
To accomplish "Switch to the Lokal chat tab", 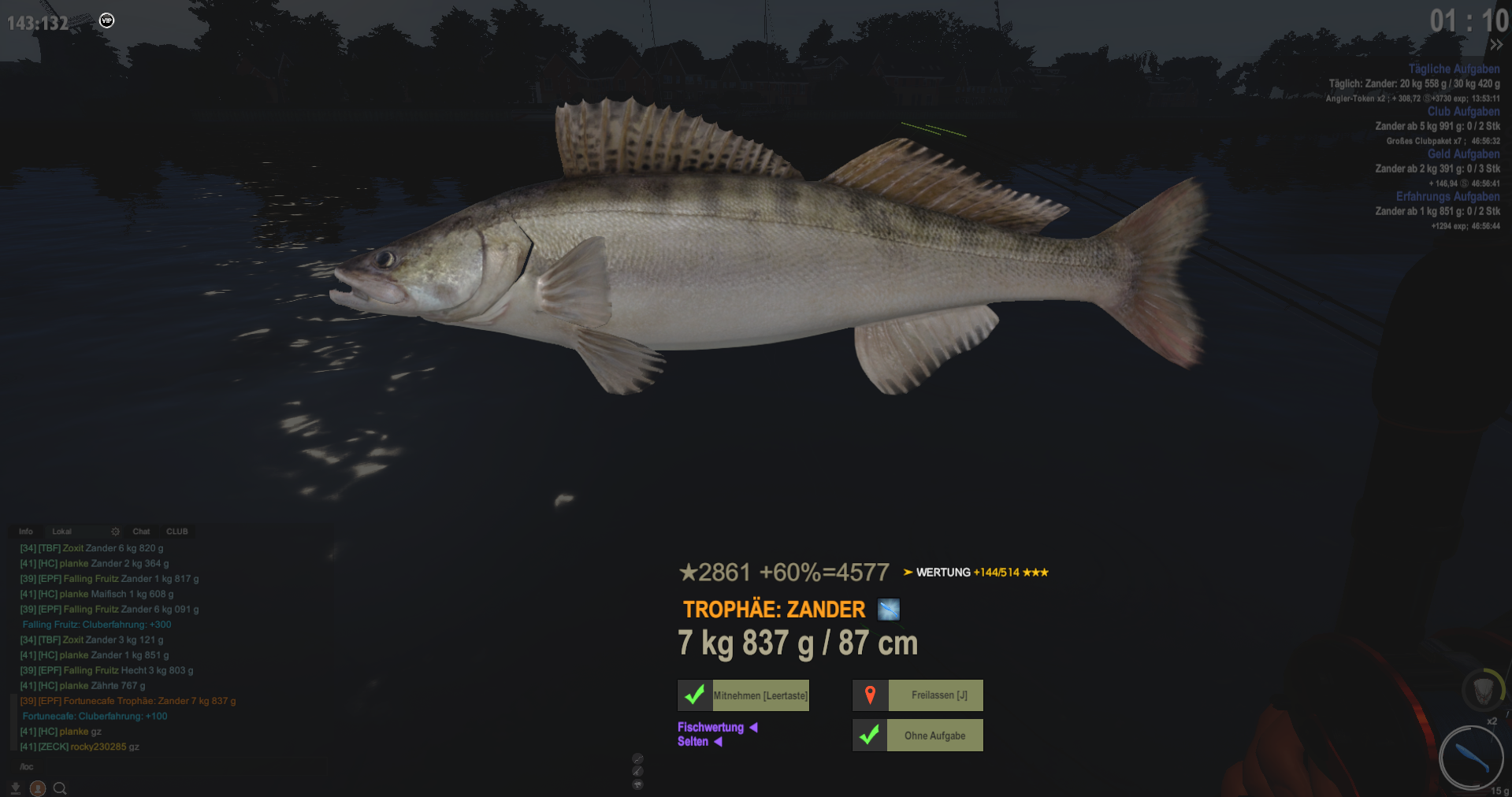I will click(61, 532).
